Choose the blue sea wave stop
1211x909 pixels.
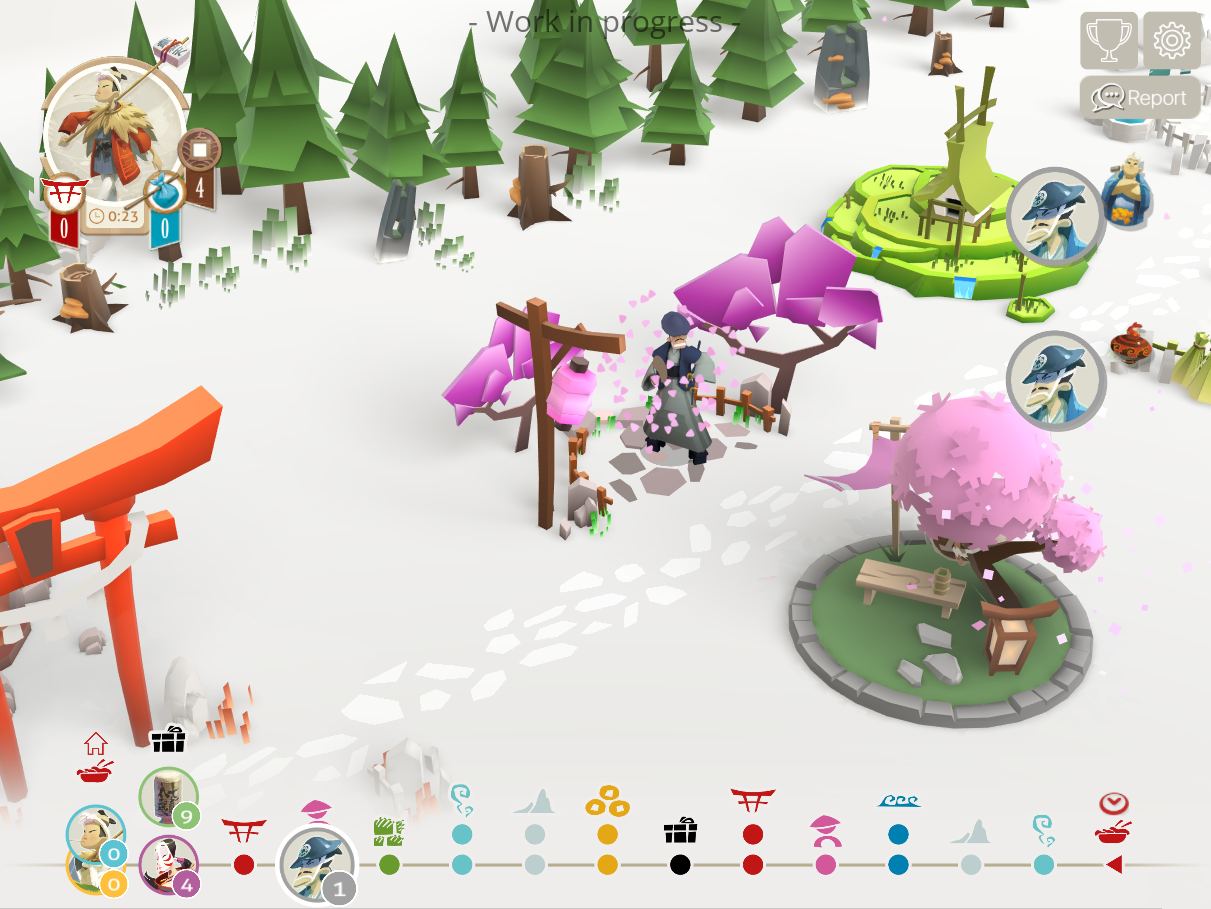[898, 864]
